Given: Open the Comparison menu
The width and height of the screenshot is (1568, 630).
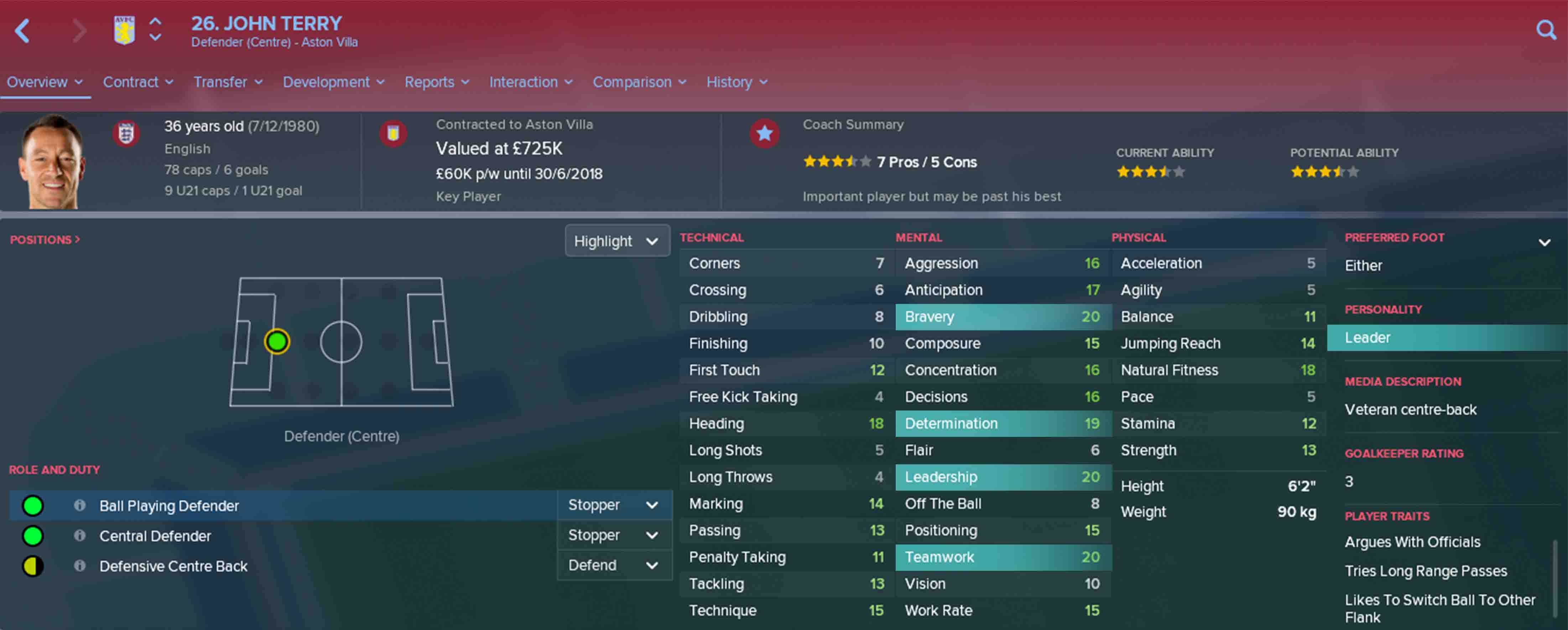Looking at the screenshot, I should tap(639, 82).
